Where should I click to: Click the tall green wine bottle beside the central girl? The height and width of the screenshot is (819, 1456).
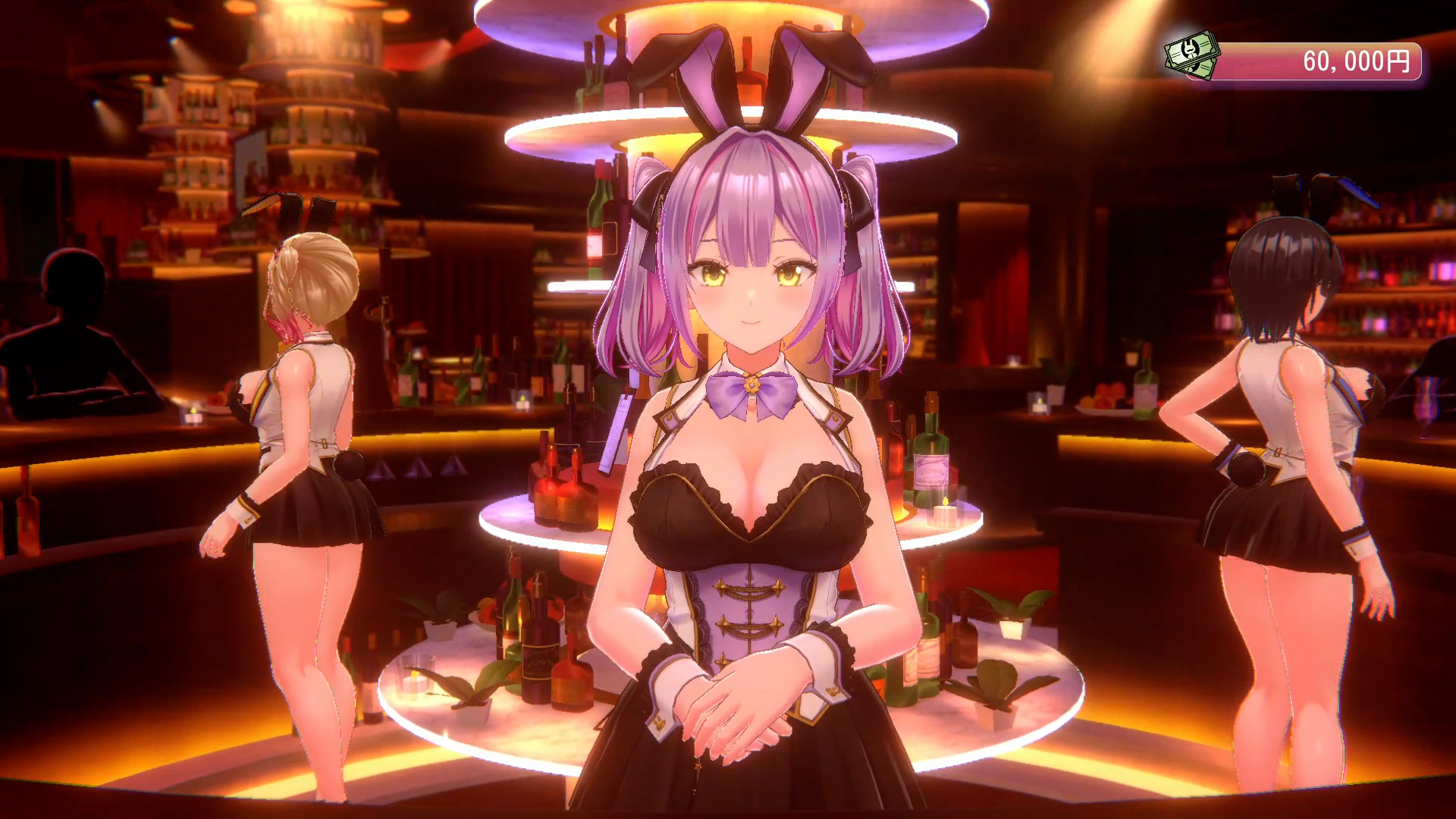pos(930,455)
